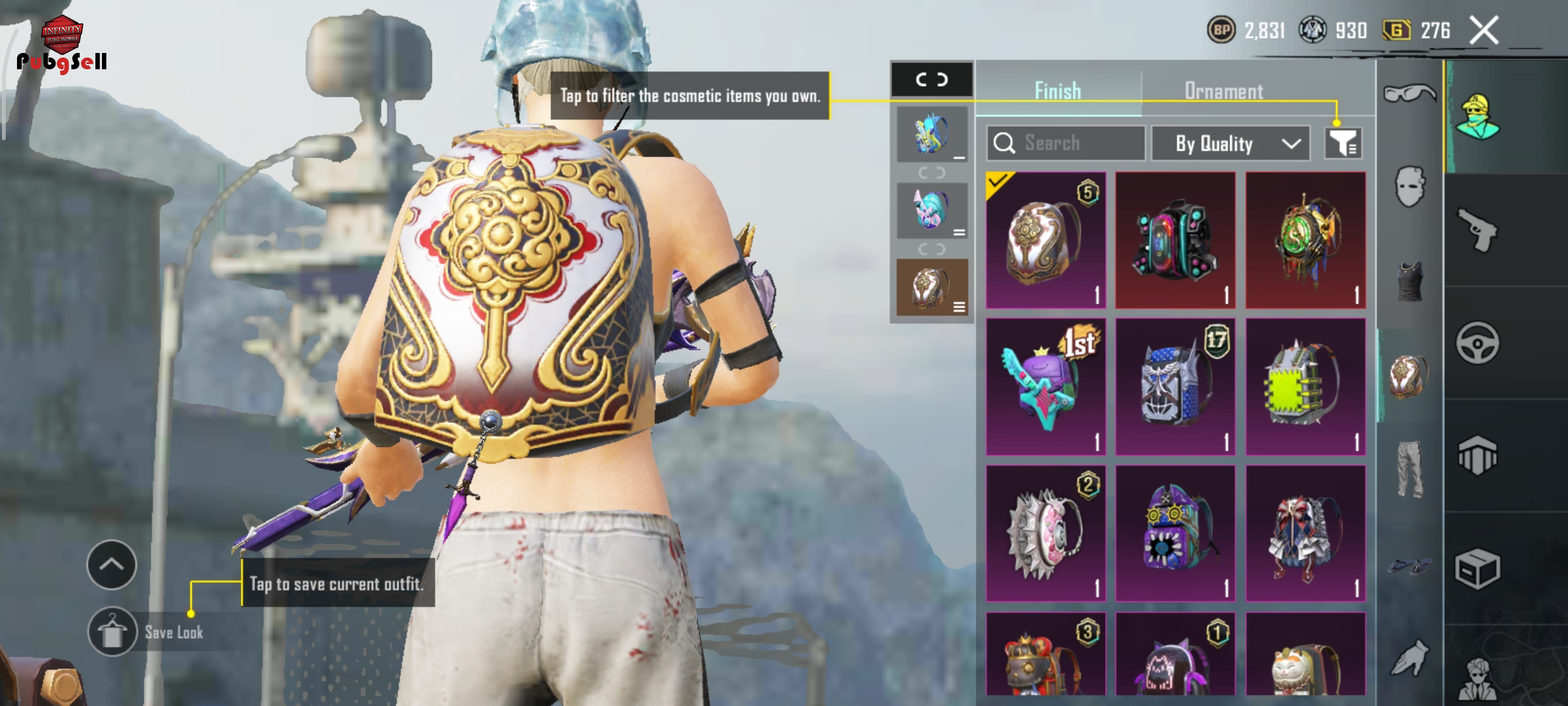Select the blue demon-face backpack numbered 17

(1175, 386)
